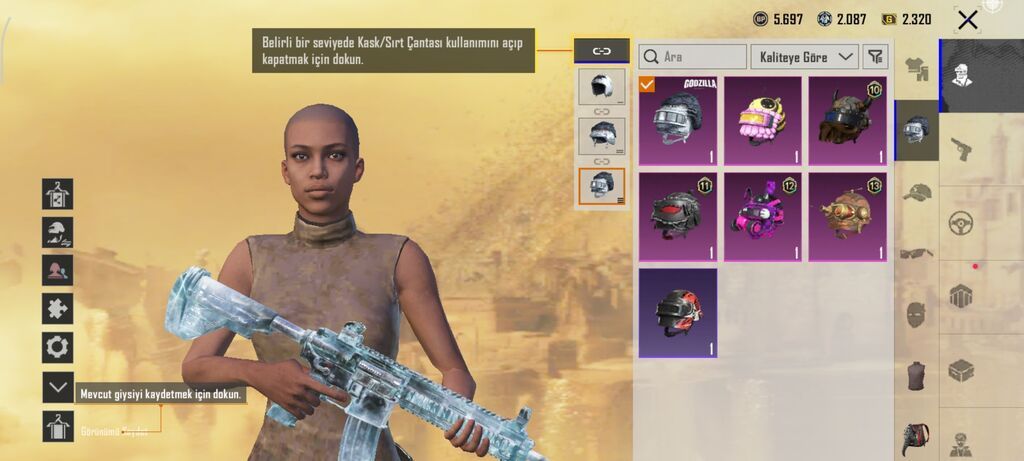Select the red striped helmet on purple background

(x=678, y=312)
